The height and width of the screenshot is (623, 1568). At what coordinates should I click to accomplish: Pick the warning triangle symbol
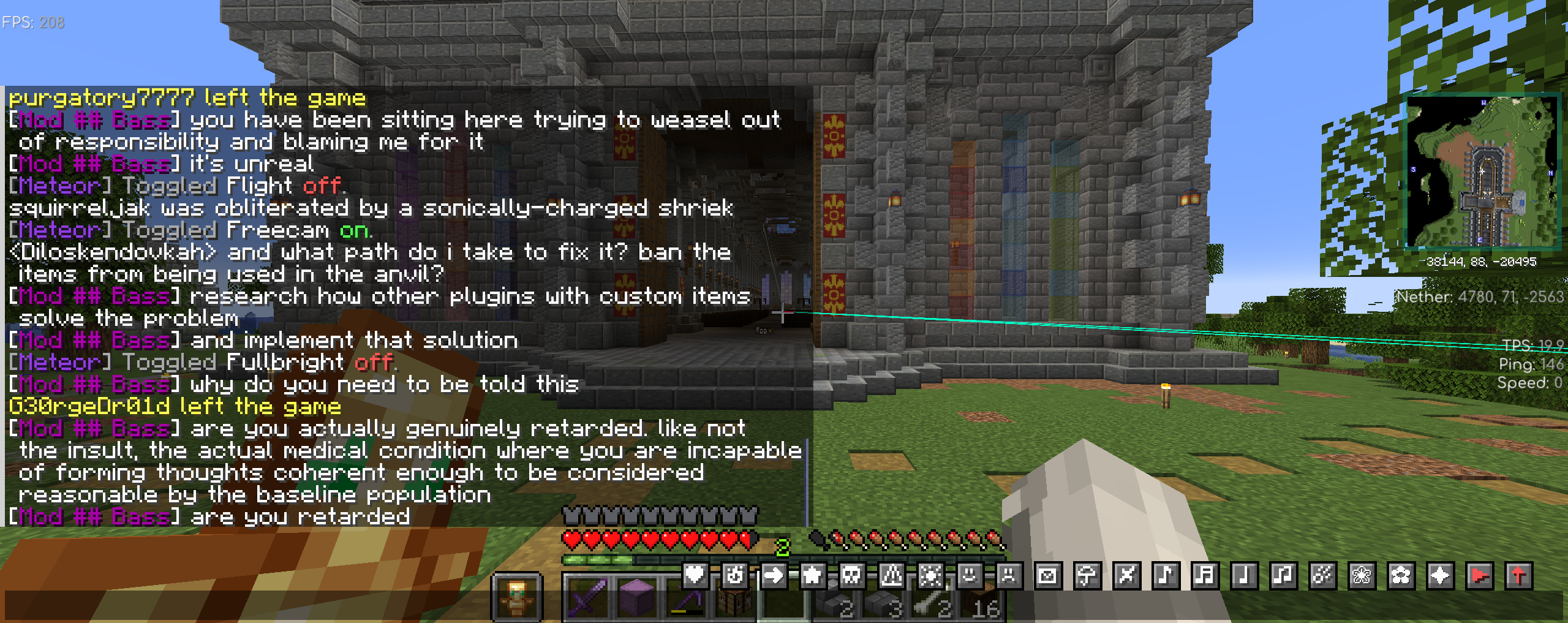pos(891,575)
